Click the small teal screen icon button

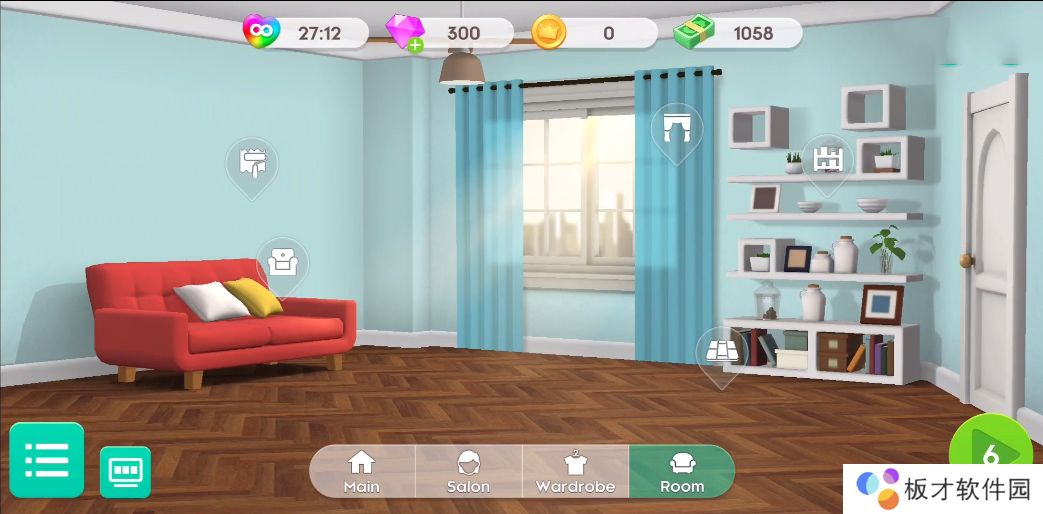[x=125, y=471]
